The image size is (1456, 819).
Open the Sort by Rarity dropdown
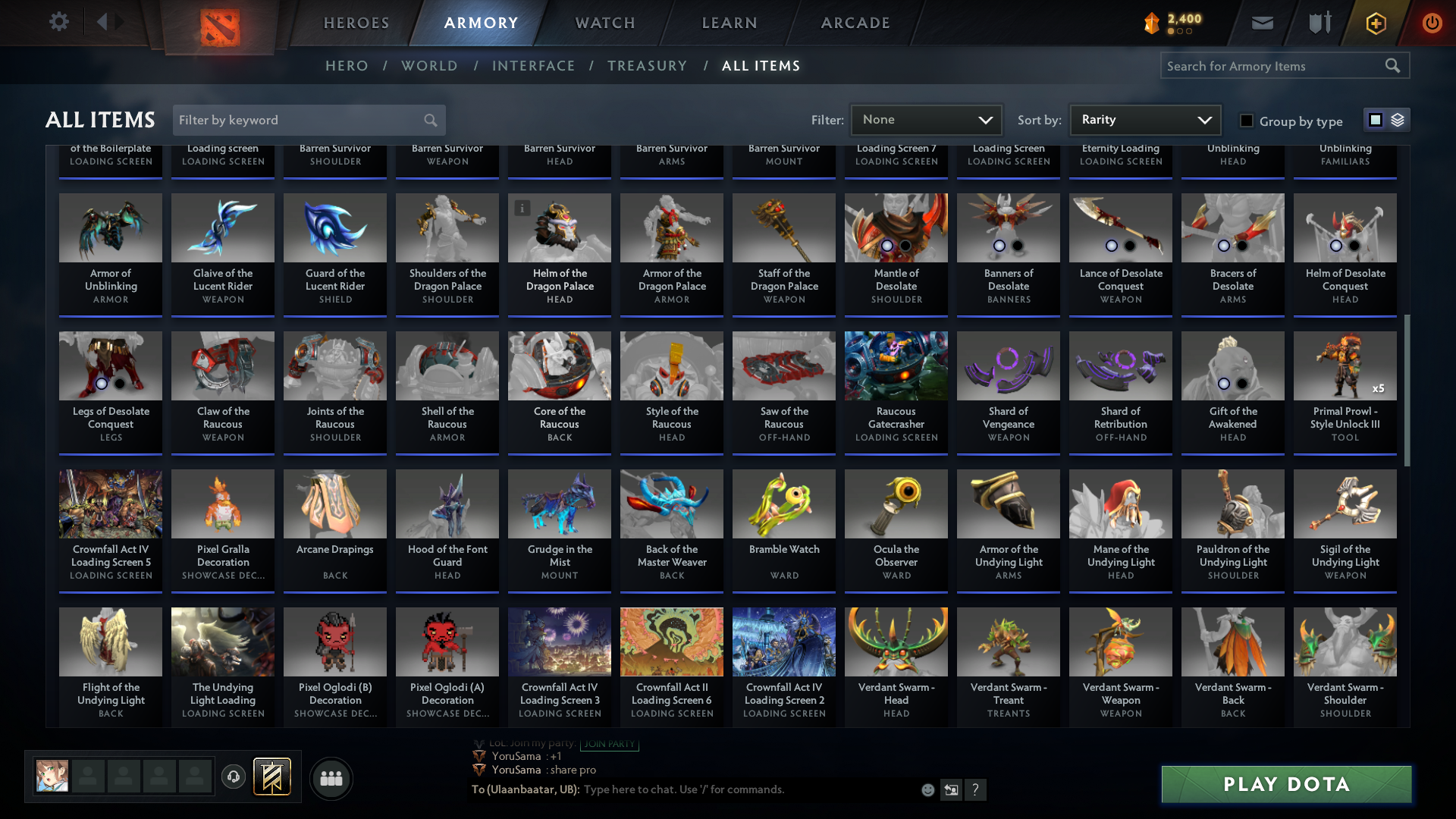(x=1144, y=119)
